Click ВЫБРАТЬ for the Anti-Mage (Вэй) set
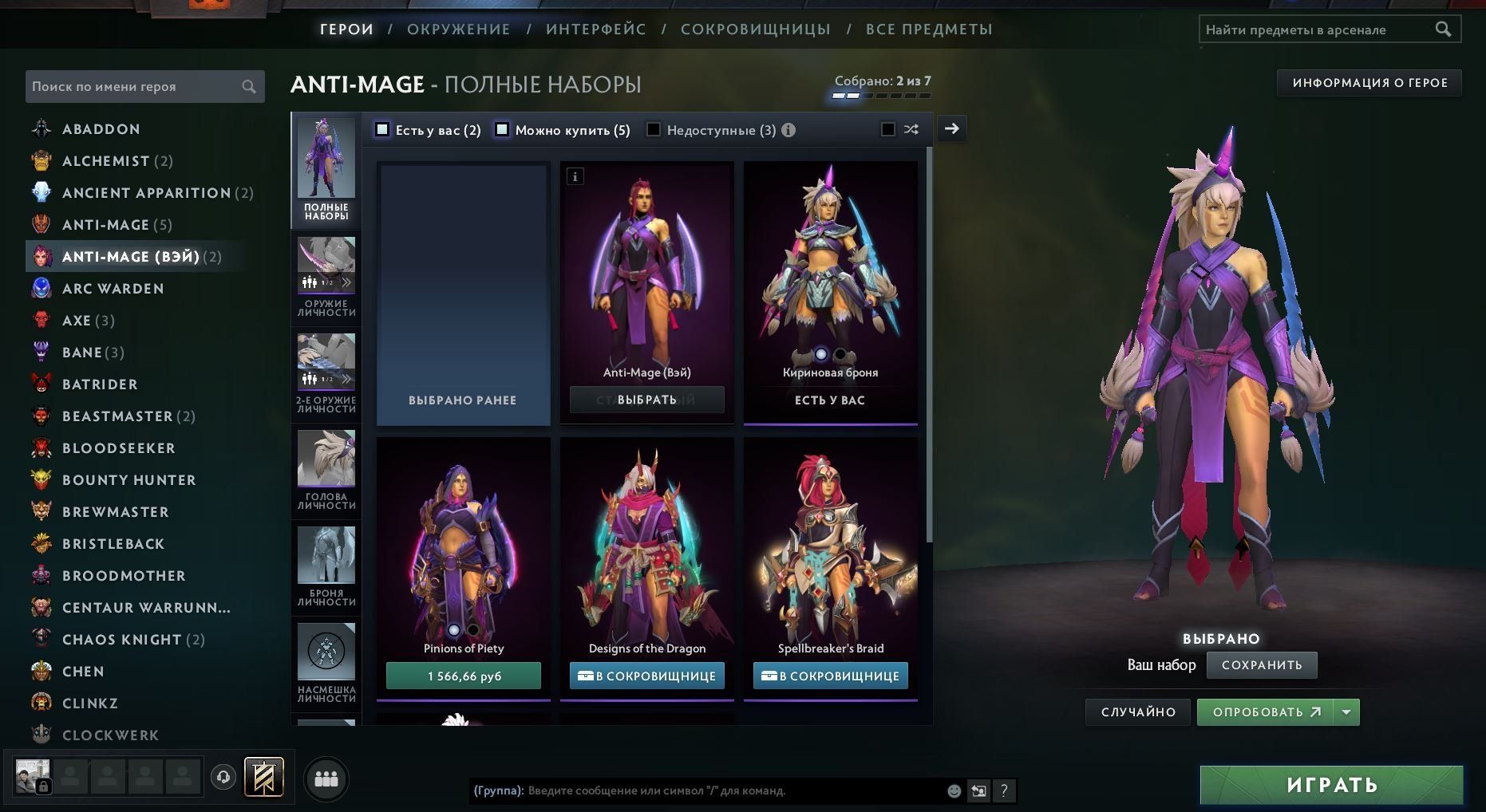 646,400
